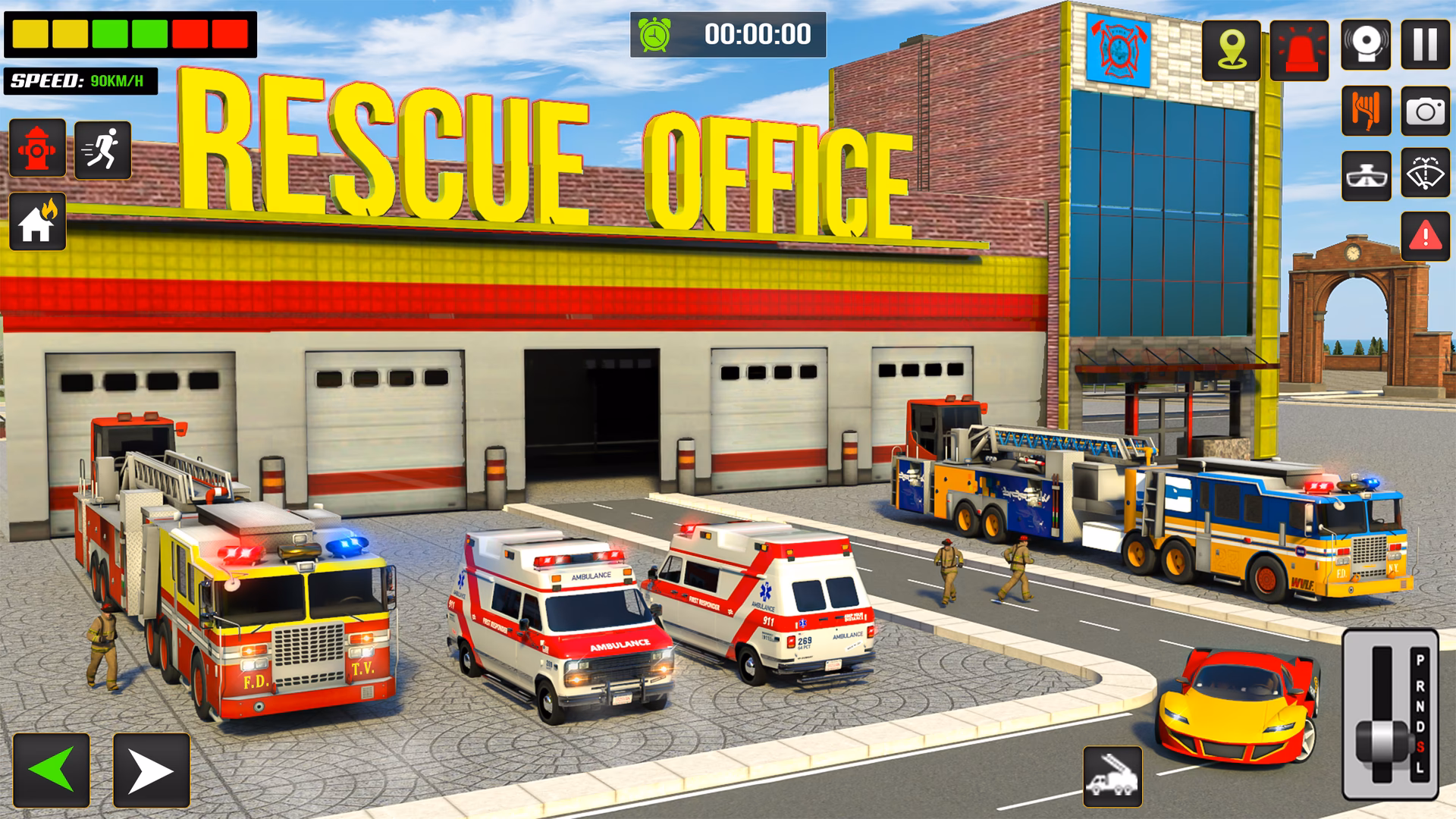Select the fire hydrant icon
Viewport: 1456px width, 819px height.
click(37, 147)
